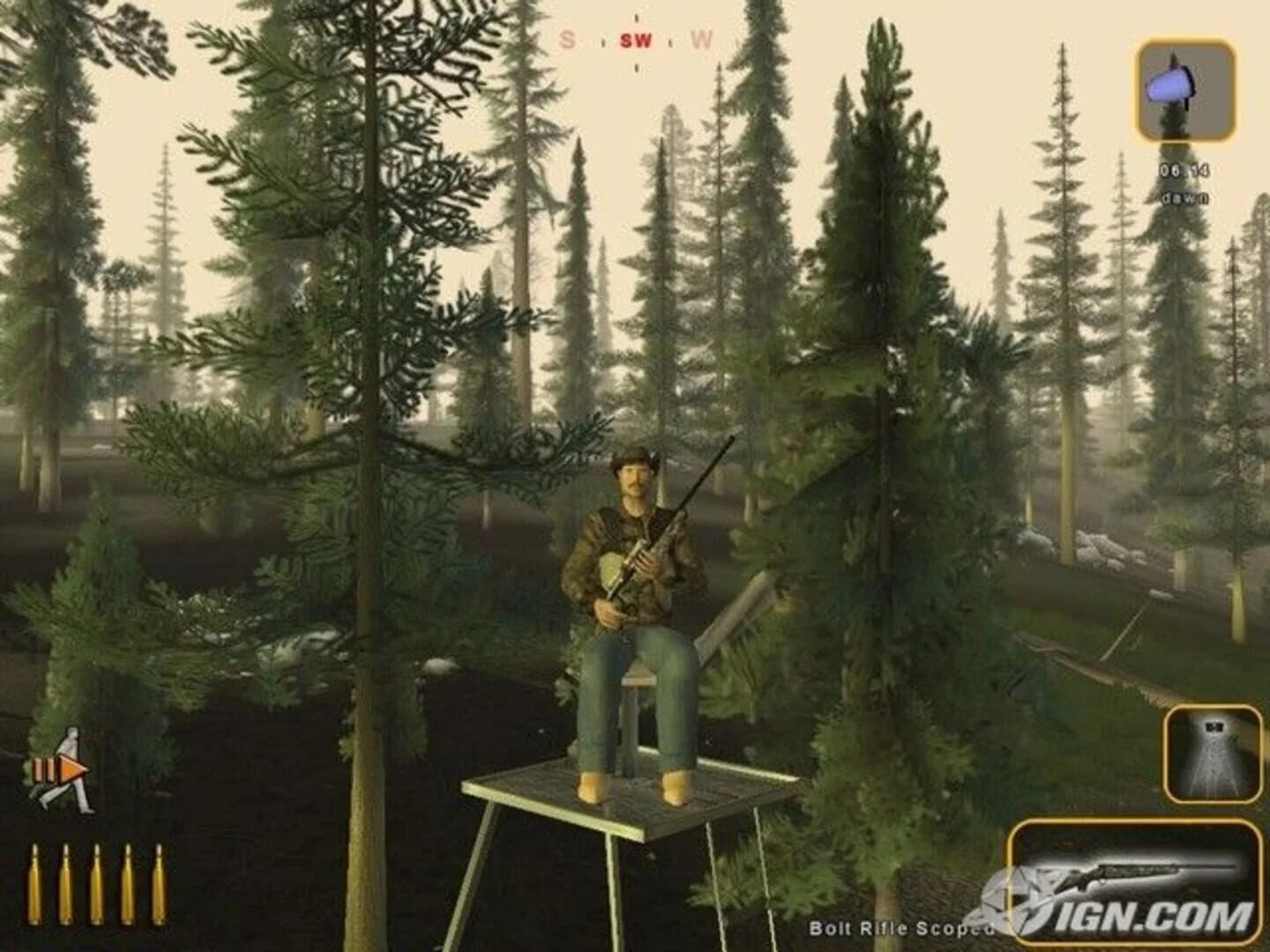Toggle the tree stand placement option
1270x952 pixels.
[1213, 754]
